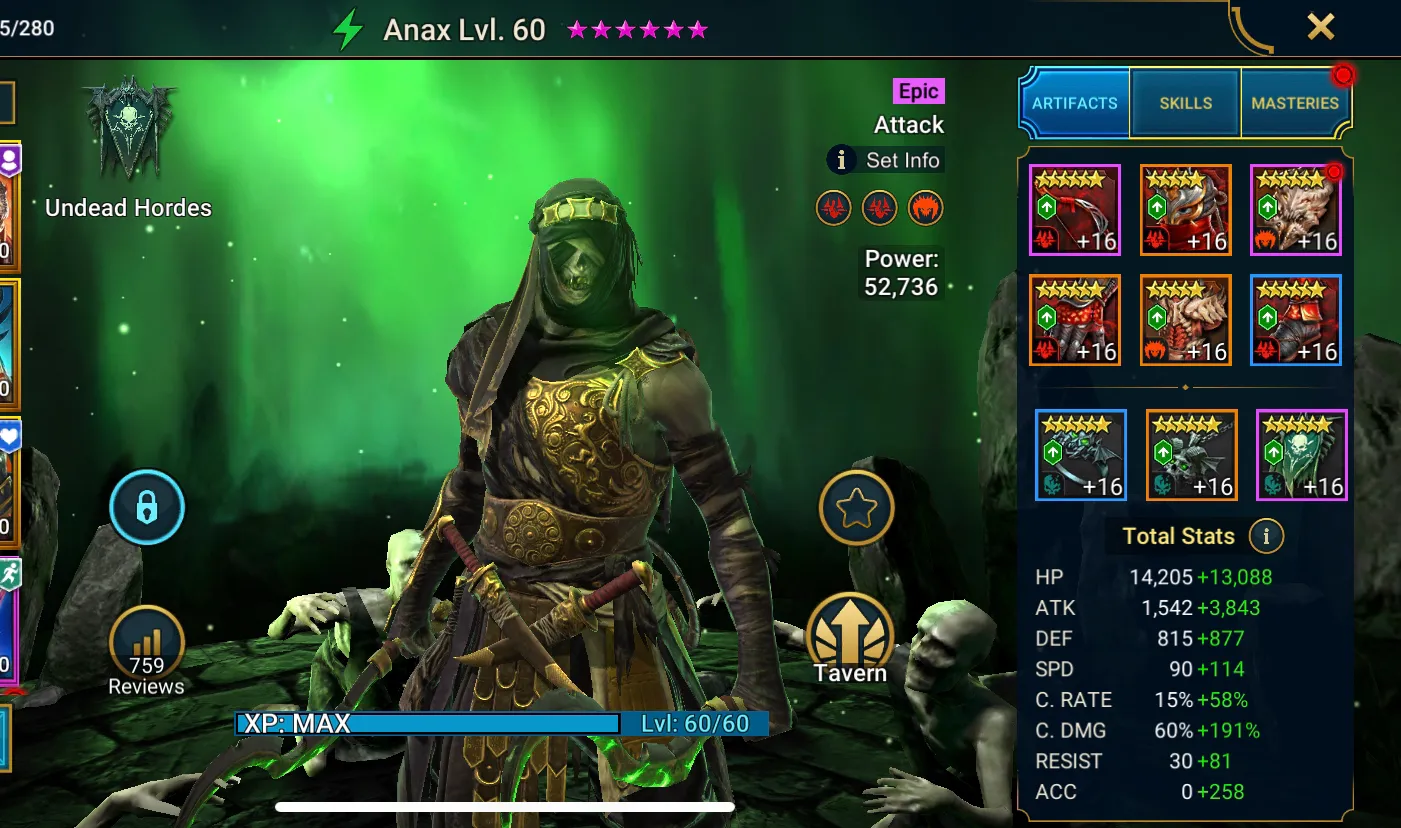
Task: Open the Masteries tab
Action: (1294, 103)
